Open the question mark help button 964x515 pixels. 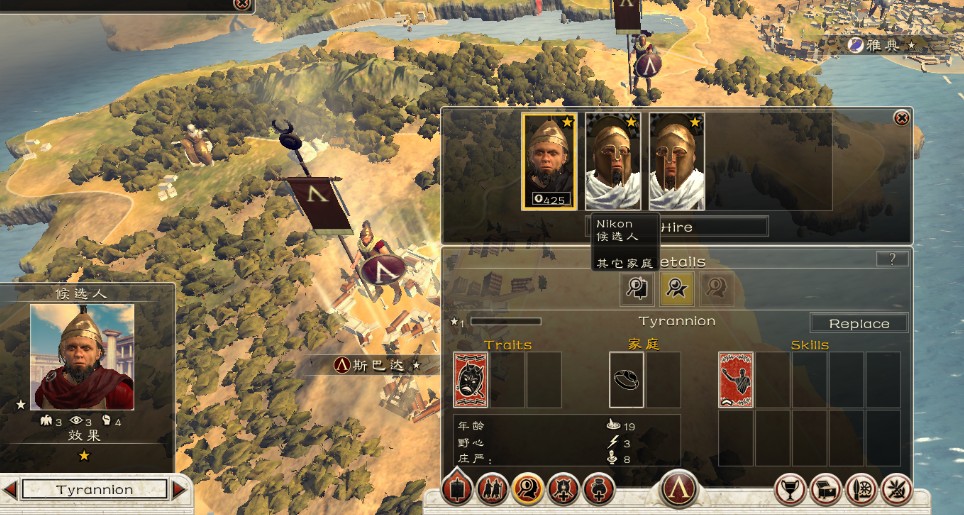[892, 259]
